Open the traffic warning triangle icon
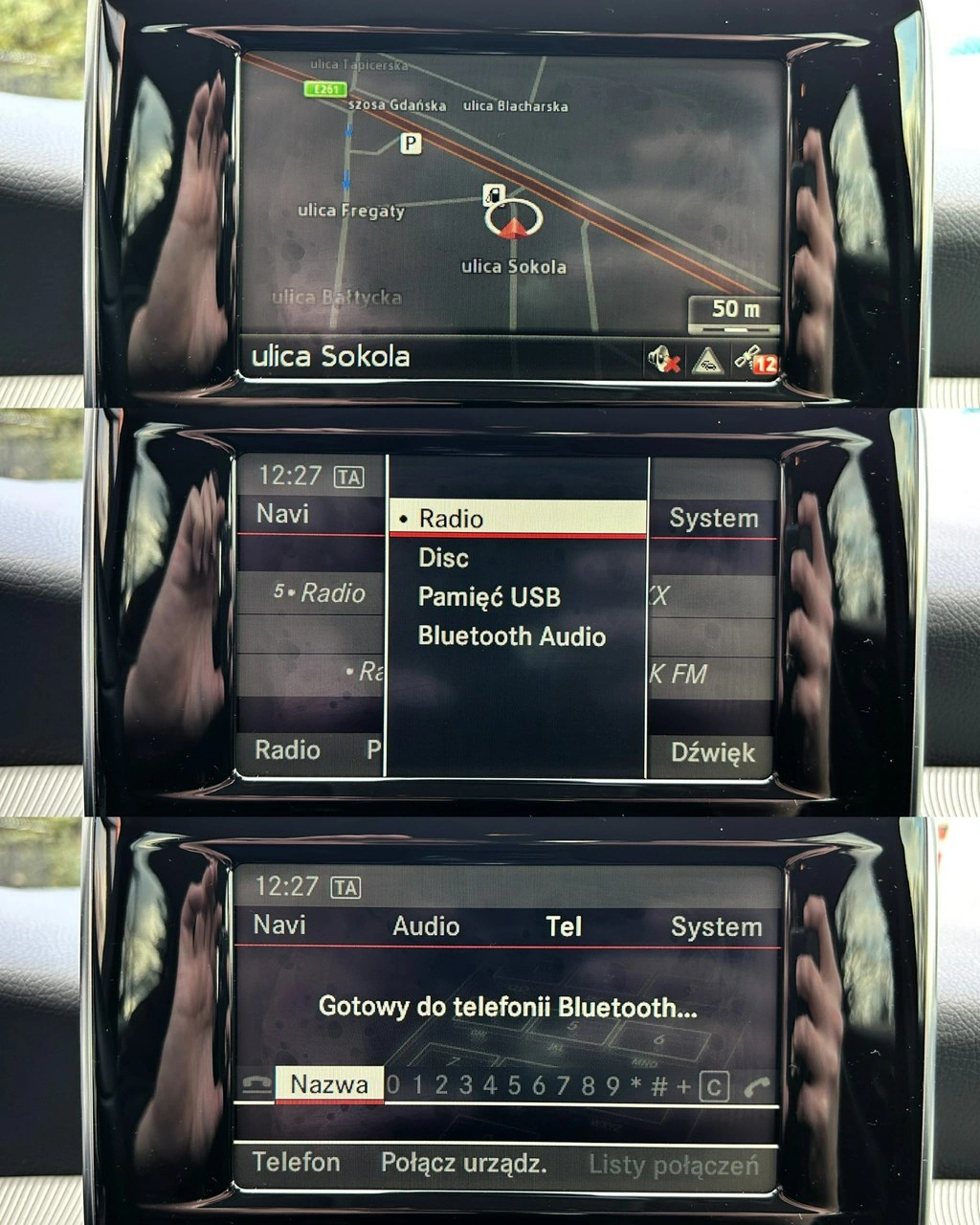This screenshot has height=1225, width=980. coord(707,361)
